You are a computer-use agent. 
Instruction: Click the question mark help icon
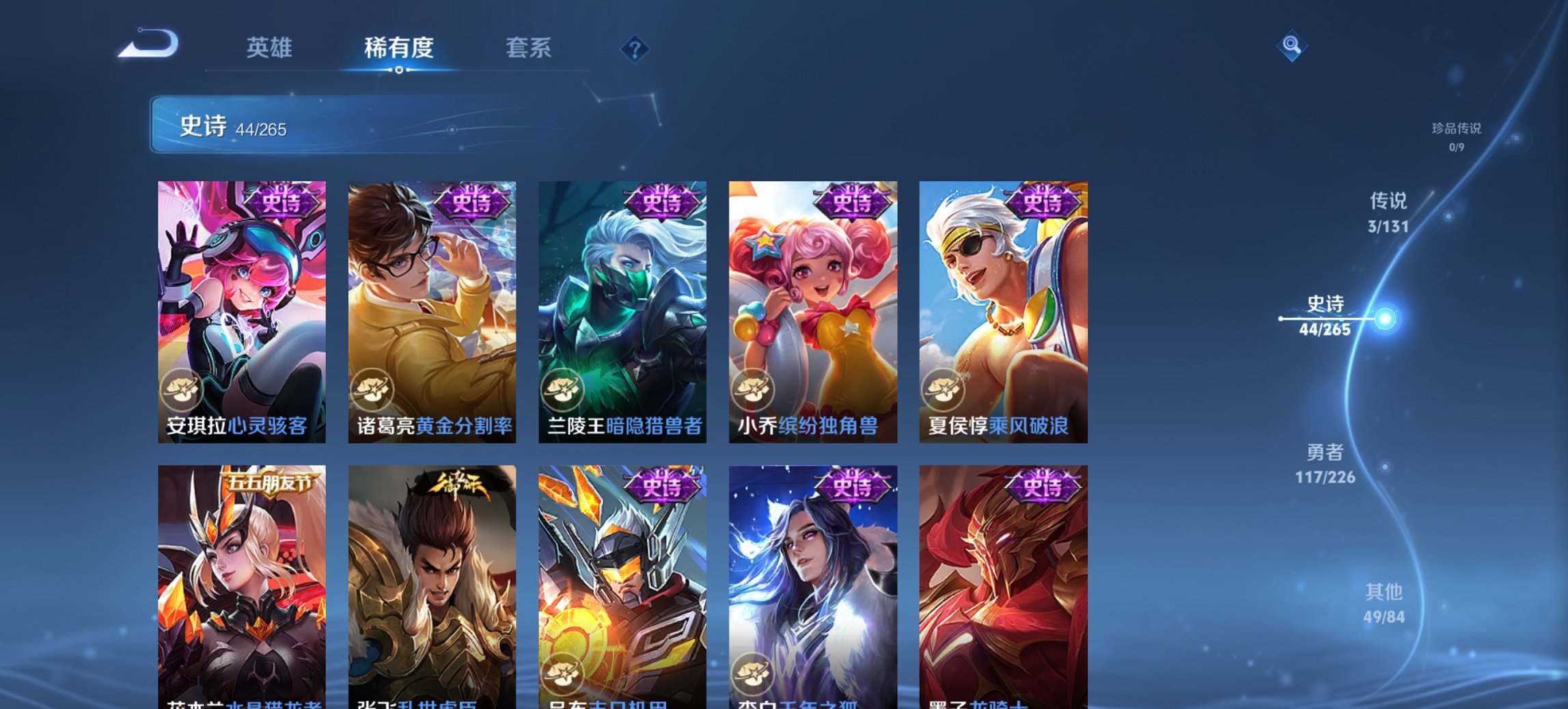pos(635,49)
